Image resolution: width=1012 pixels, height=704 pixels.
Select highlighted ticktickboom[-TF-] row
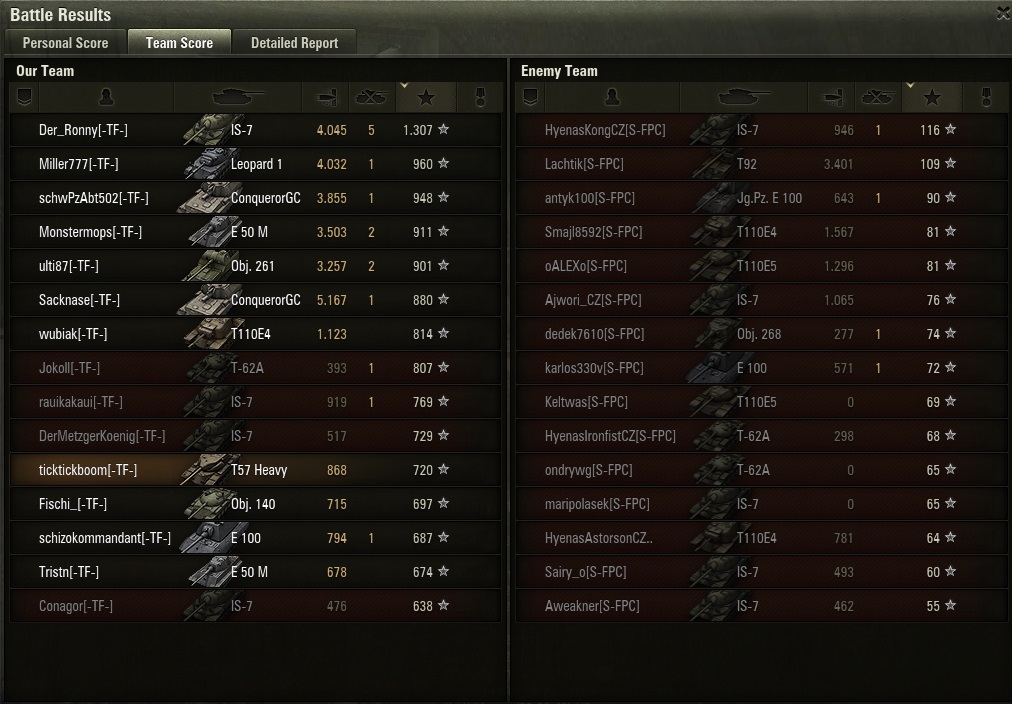click(x=88, y=470)
